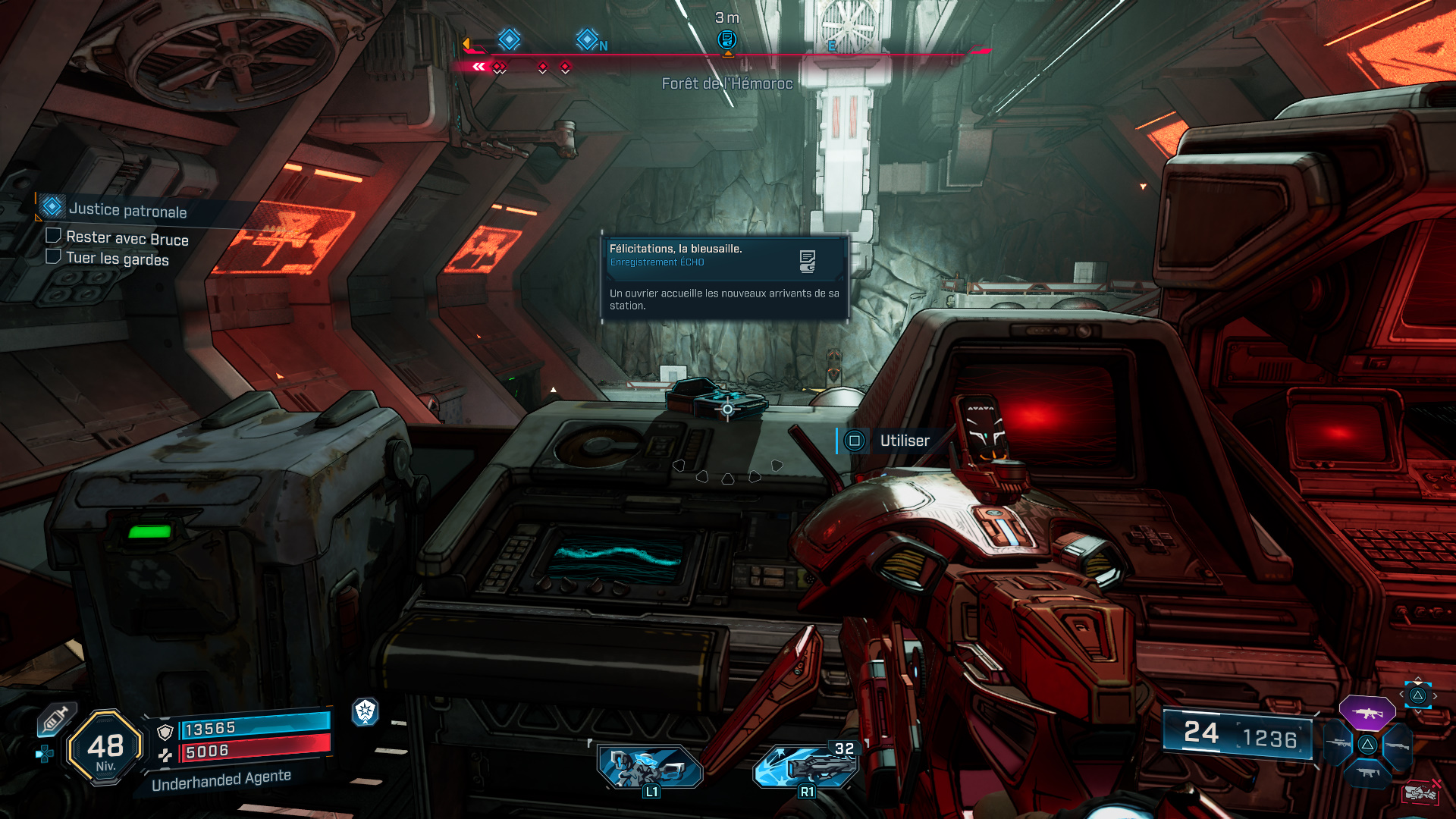Activate the R1 ability with 32 charges
Image resolution: width=1456 pixels, height=819 pixels.
(x=806, y=766)
